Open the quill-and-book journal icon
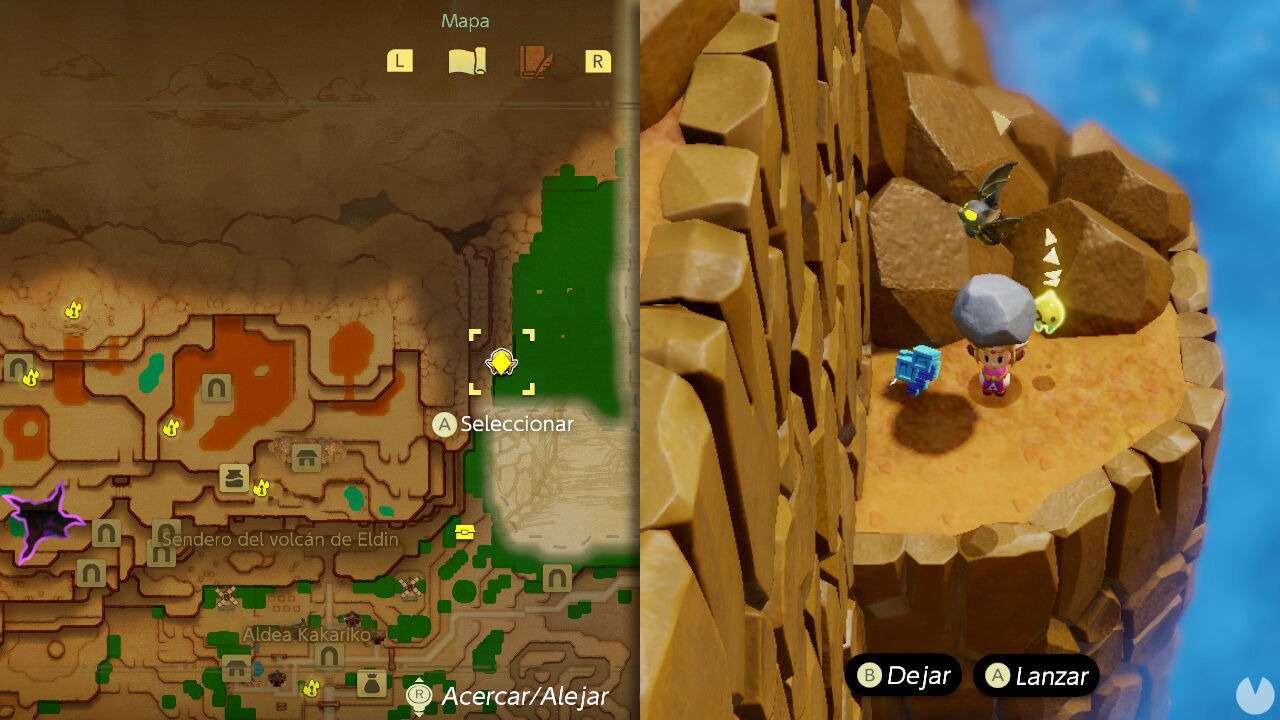1280x720 pixels. pyautogui.click(x=535, y=60)
